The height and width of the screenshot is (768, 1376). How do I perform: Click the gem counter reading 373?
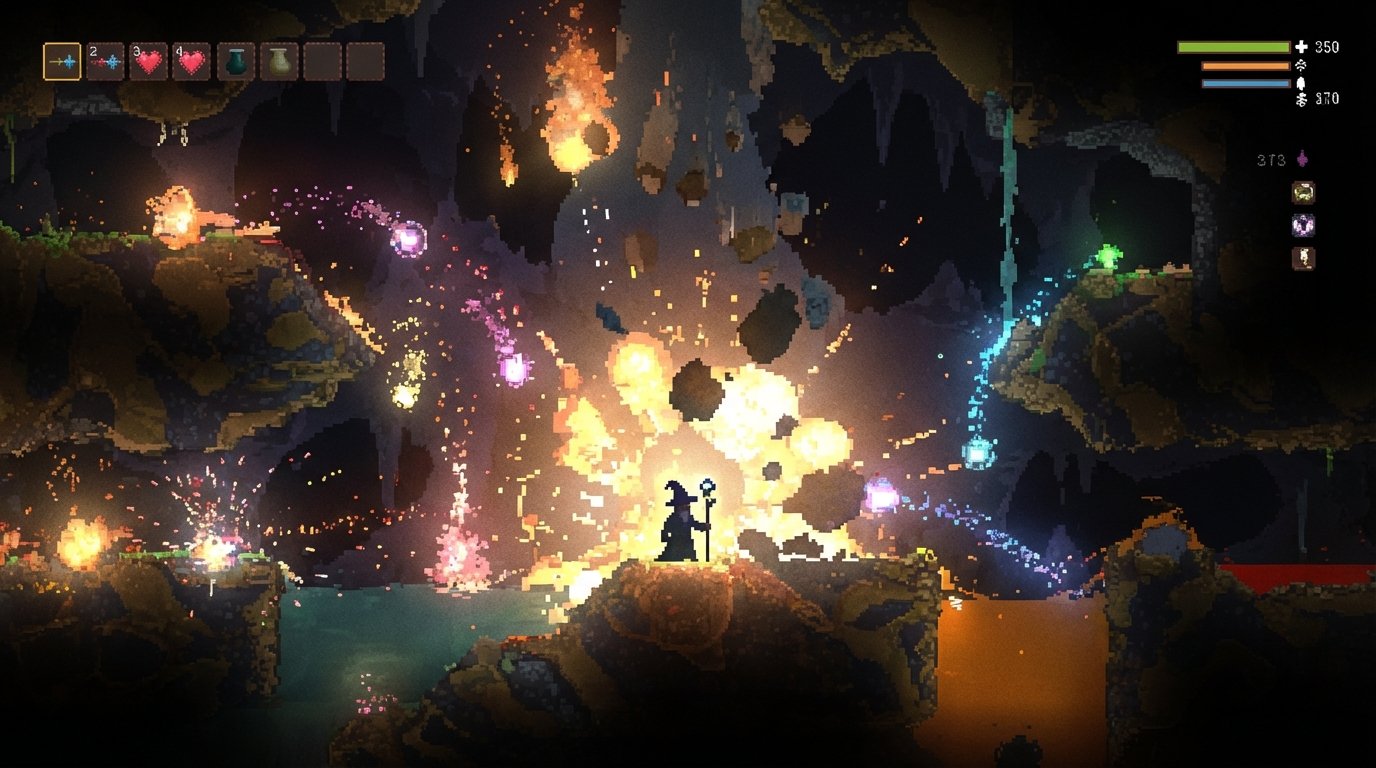coord(1270,160)
